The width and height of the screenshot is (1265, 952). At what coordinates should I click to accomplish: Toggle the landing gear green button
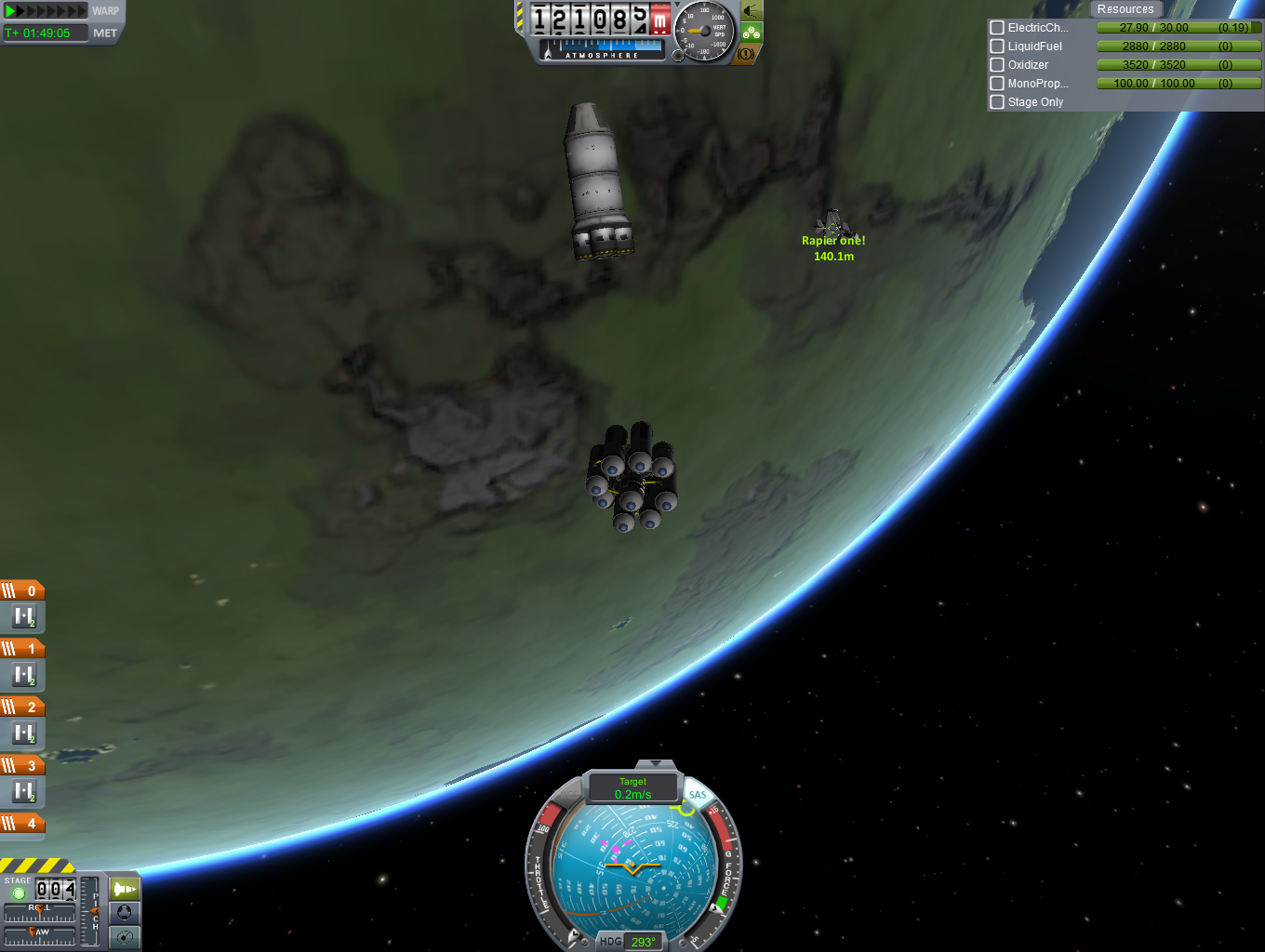(751, 33)
